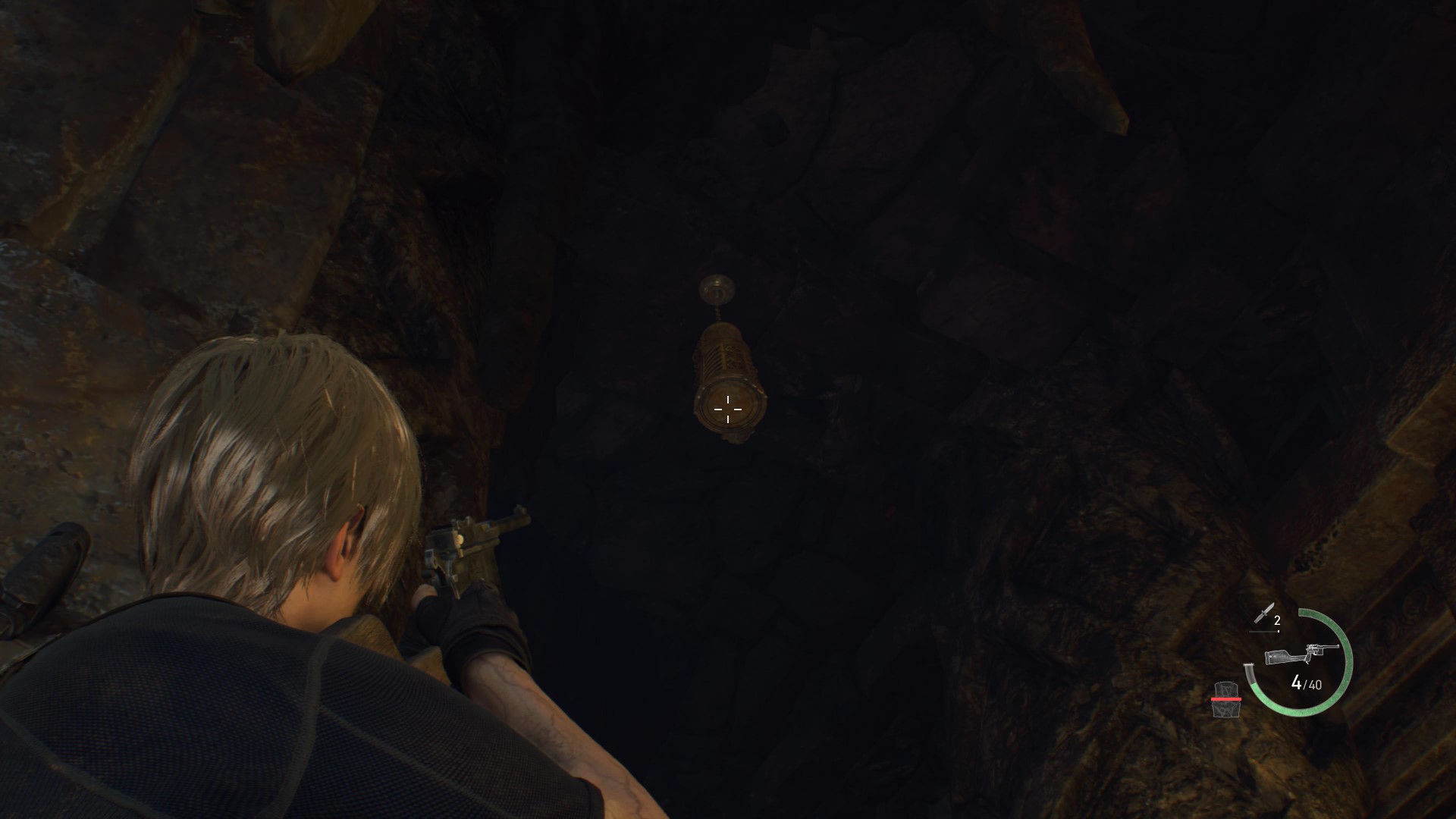Viewport: 1456px width, 819px height.
Task: Click the Red9 pistol weapon icon
Action: click(1301, 654)
